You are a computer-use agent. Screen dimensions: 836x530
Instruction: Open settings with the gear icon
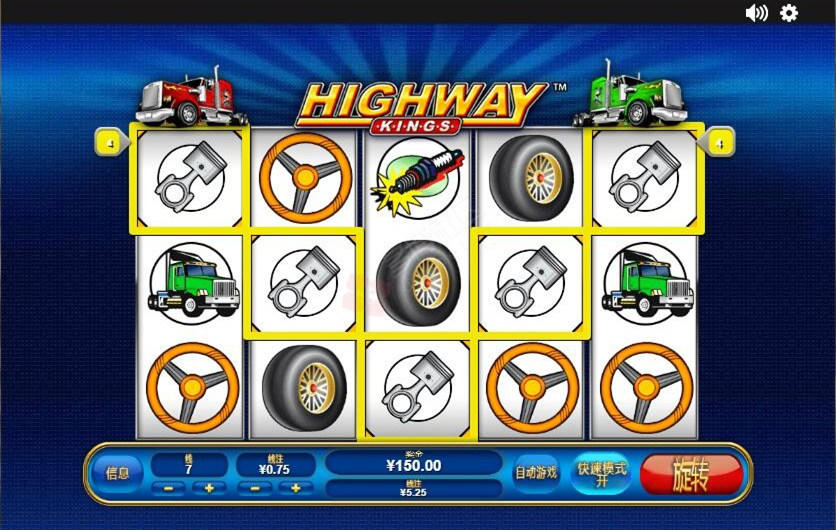click(789, 13)
